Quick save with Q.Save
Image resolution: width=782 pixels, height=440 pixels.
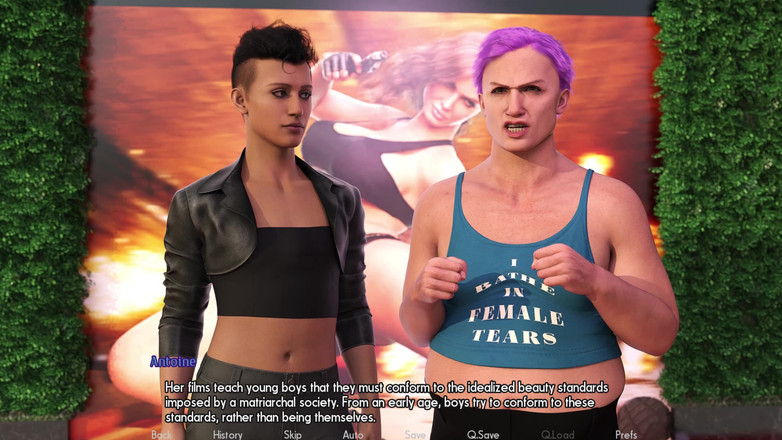pos(483,435)
